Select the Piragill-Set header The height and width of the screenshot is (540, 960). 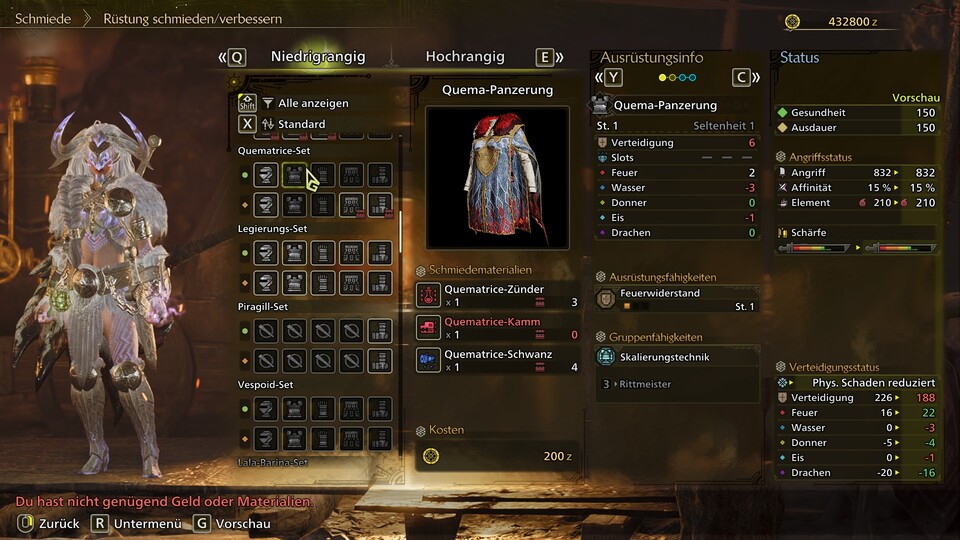263,306
